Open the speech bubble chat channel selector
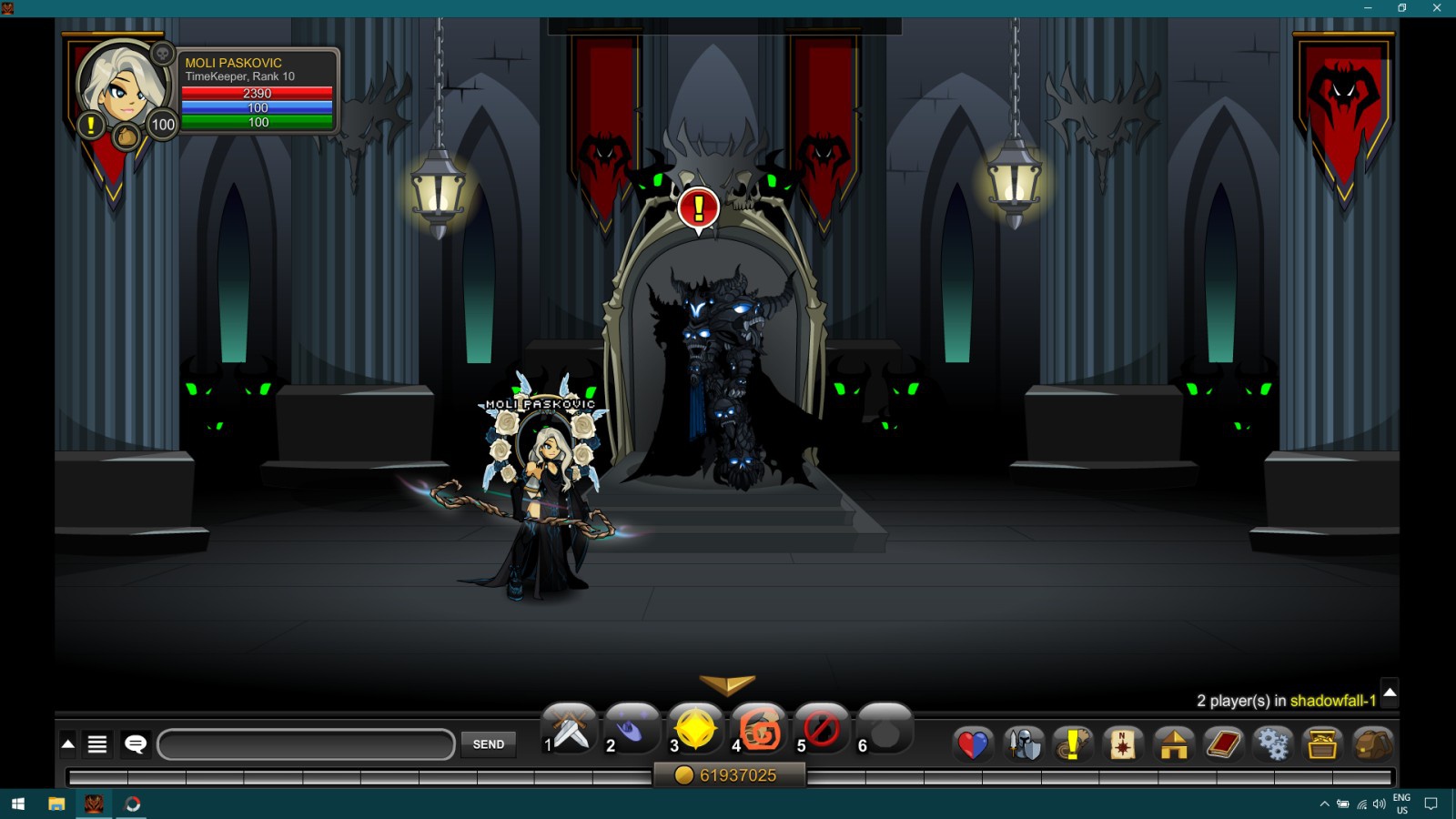Image resolution: width=1456 pixels, height=819 pixels. pyautogui.click(x=136, y=744)
